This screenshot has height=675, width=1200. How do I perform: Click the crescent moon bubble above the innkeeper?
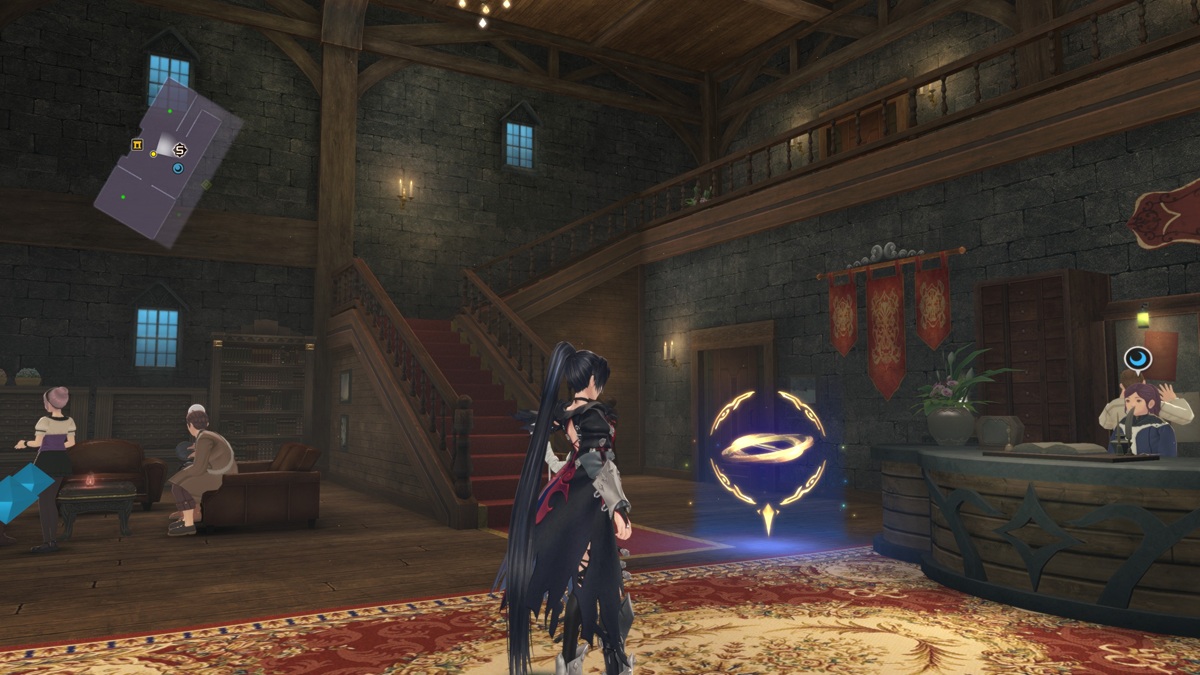click(x=1137, y=359)
